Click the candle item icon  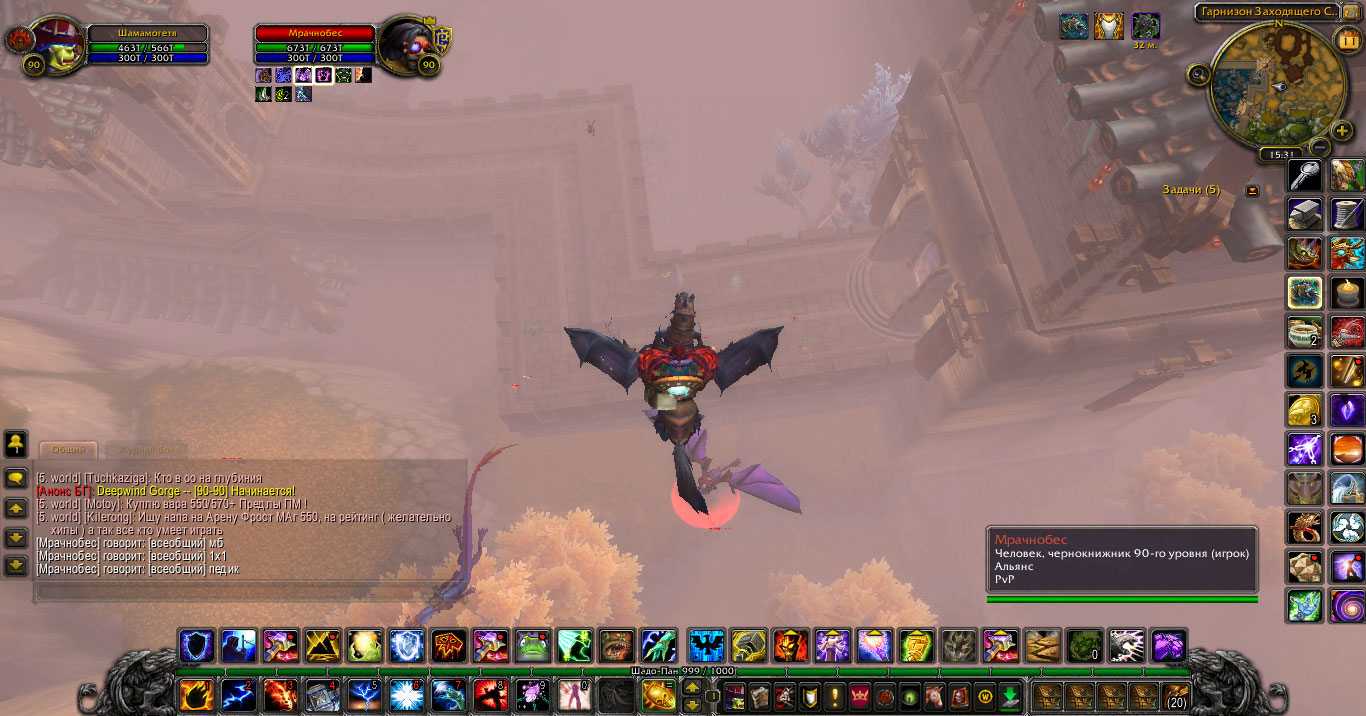point(1347,291)
